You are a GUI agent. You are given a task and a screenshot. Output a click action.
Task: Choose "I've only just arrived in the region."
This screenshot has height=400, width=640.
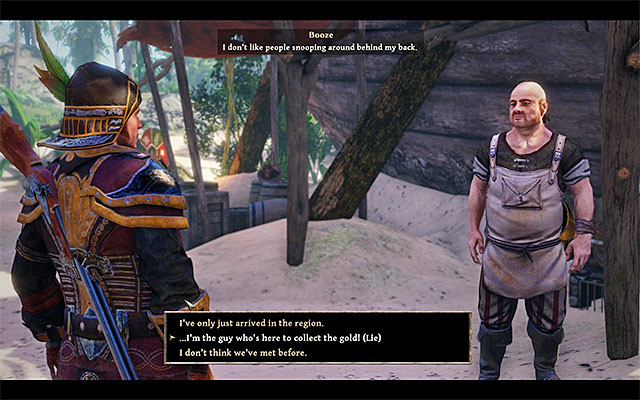[251, 323]
